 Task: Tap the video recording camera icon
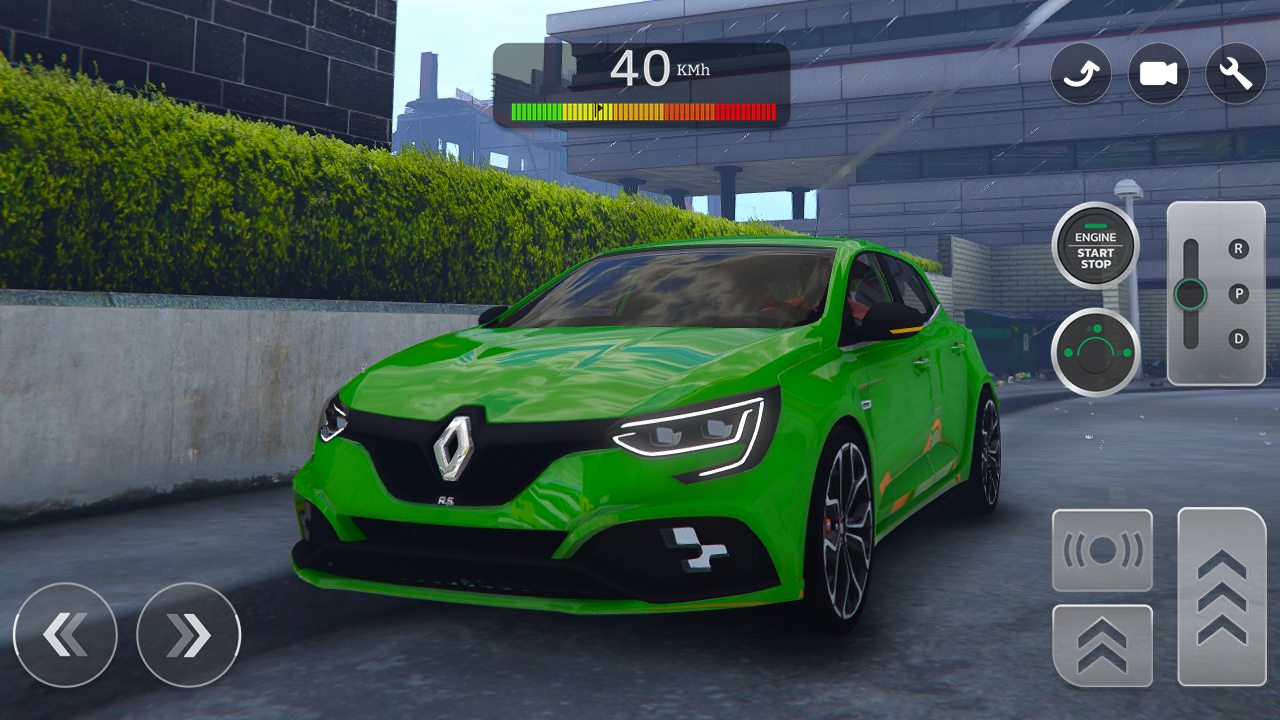(x=1157, y=74)
